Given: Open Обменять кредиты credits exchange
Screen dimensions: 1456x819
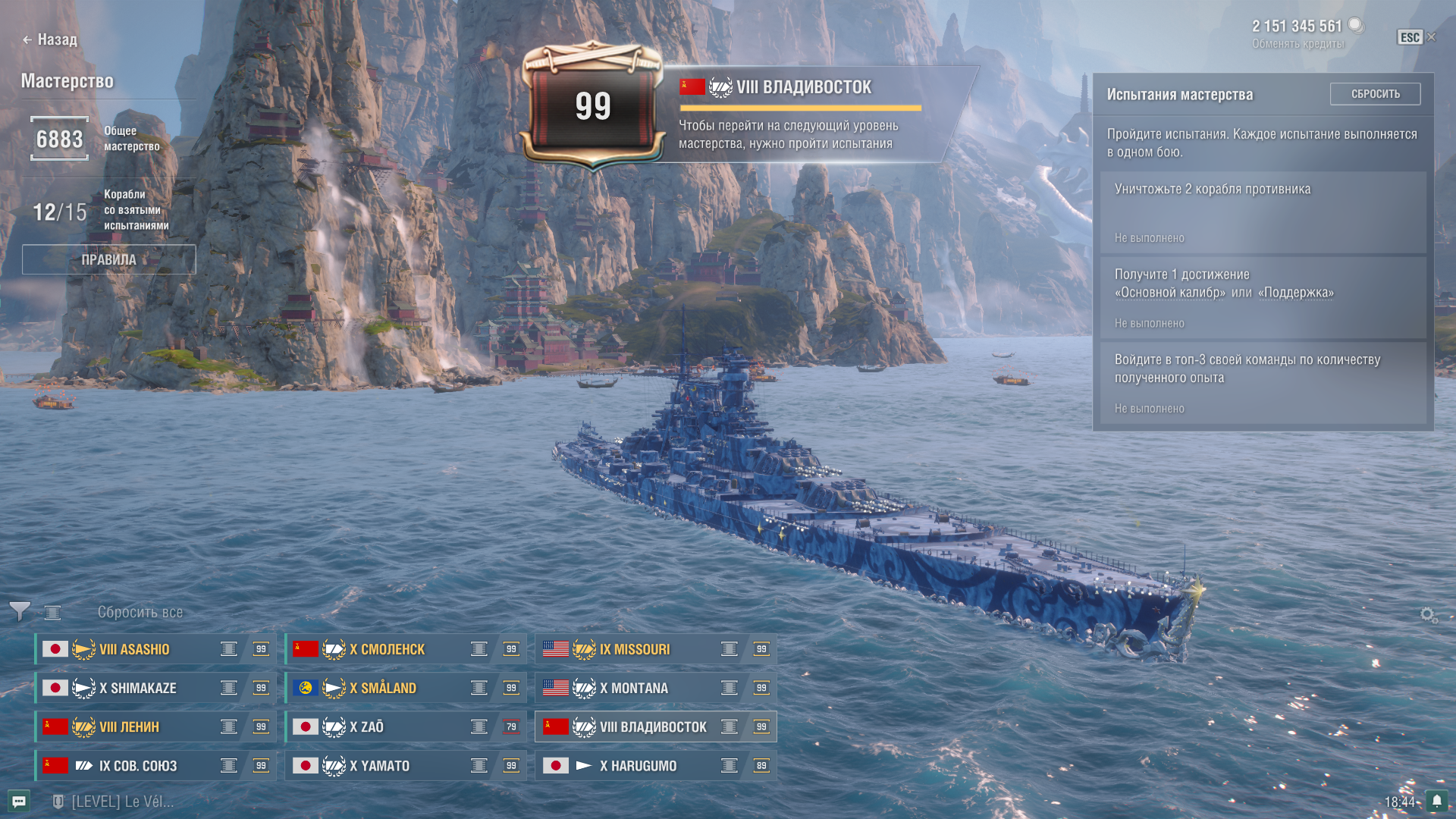Looking at the screenshot, I should 1298,44.
